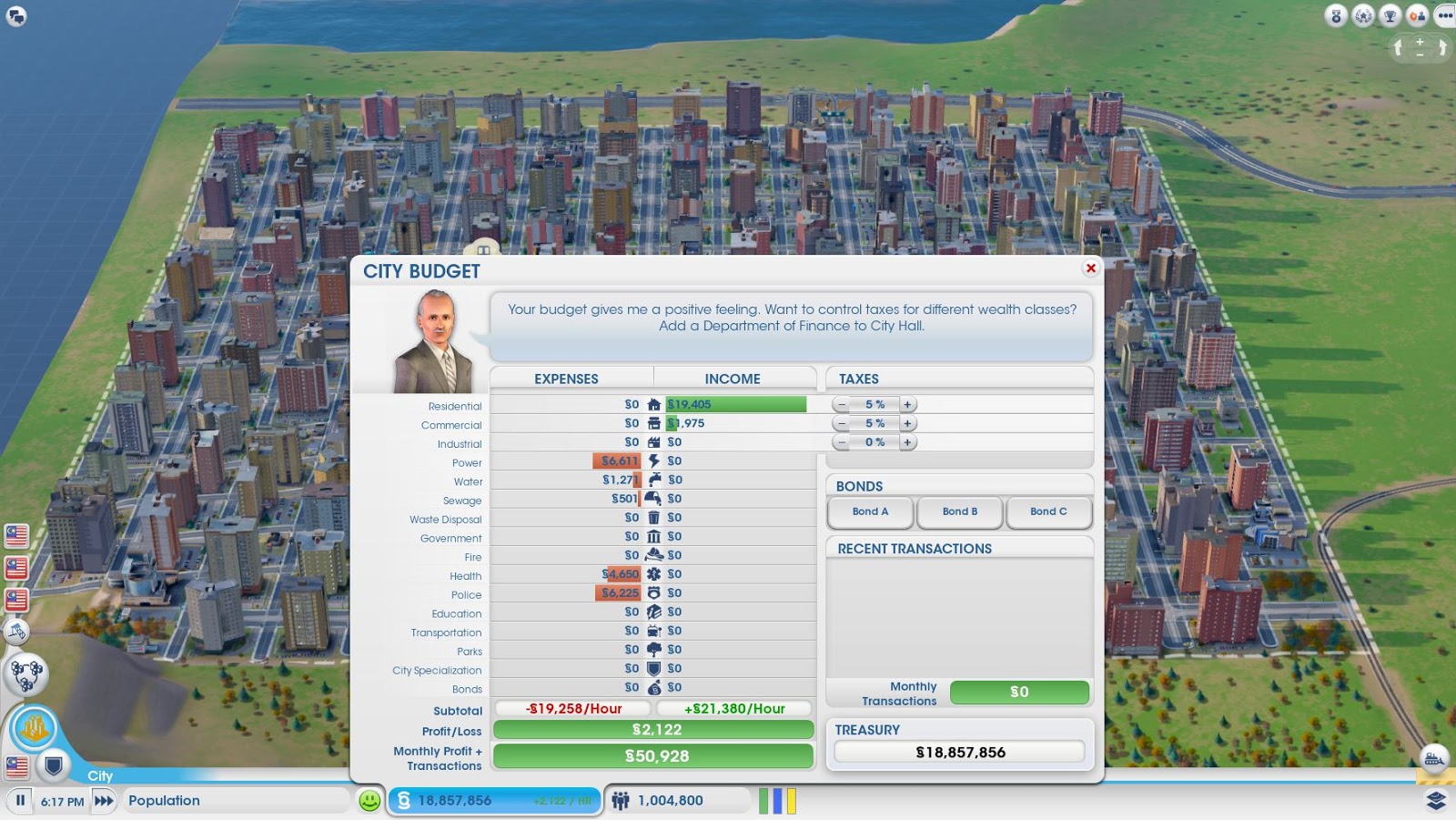Increase residential tax rate with plus button
The image size is (1456, 820).
pos(906,403)
